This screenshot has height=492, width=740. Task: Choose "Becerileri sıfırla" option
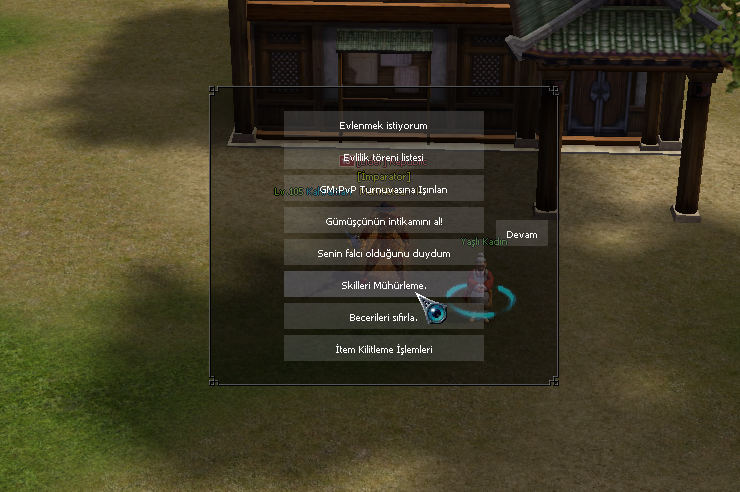coord(384,317)
